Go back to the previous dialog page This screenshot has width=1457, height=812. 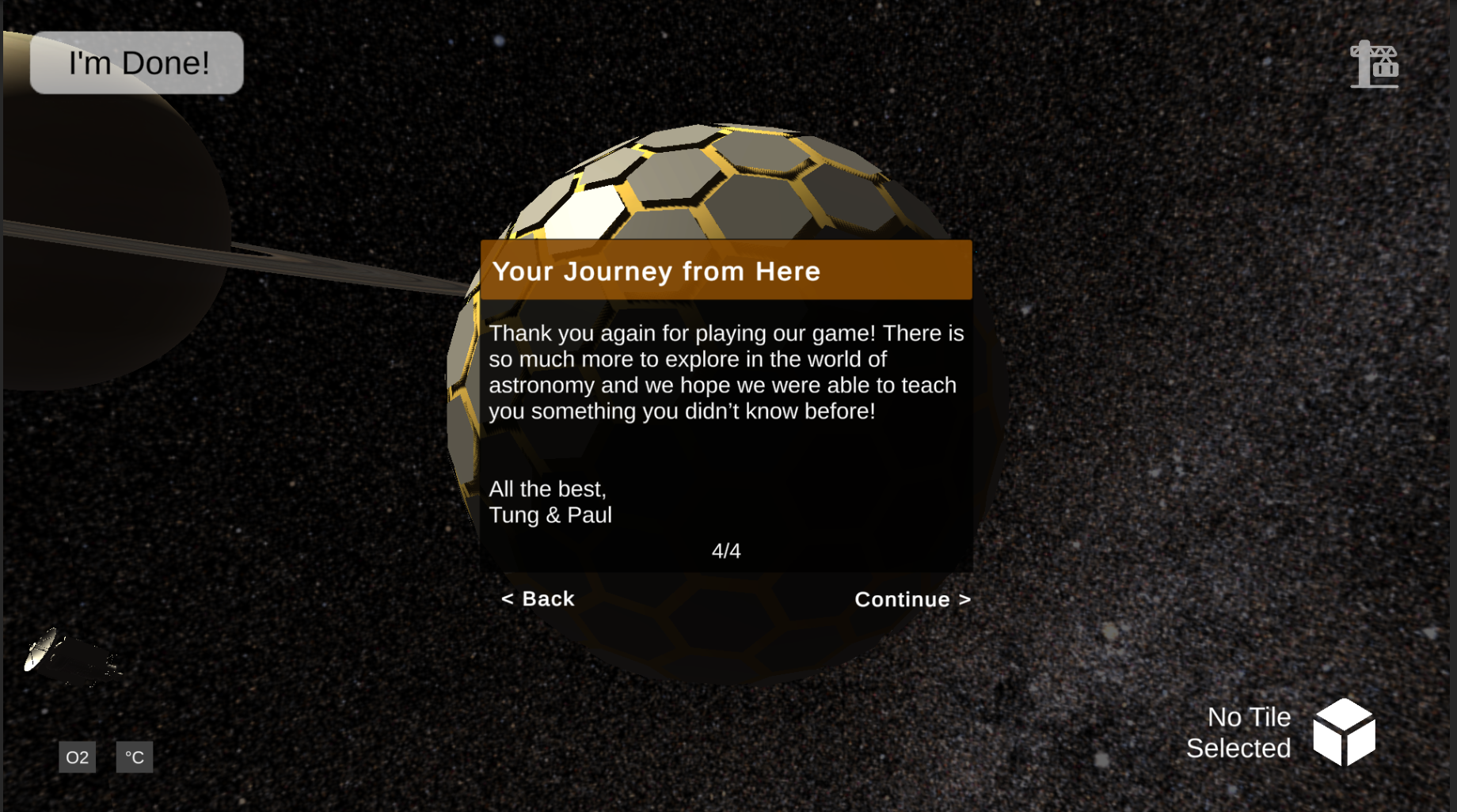point(538,599)
